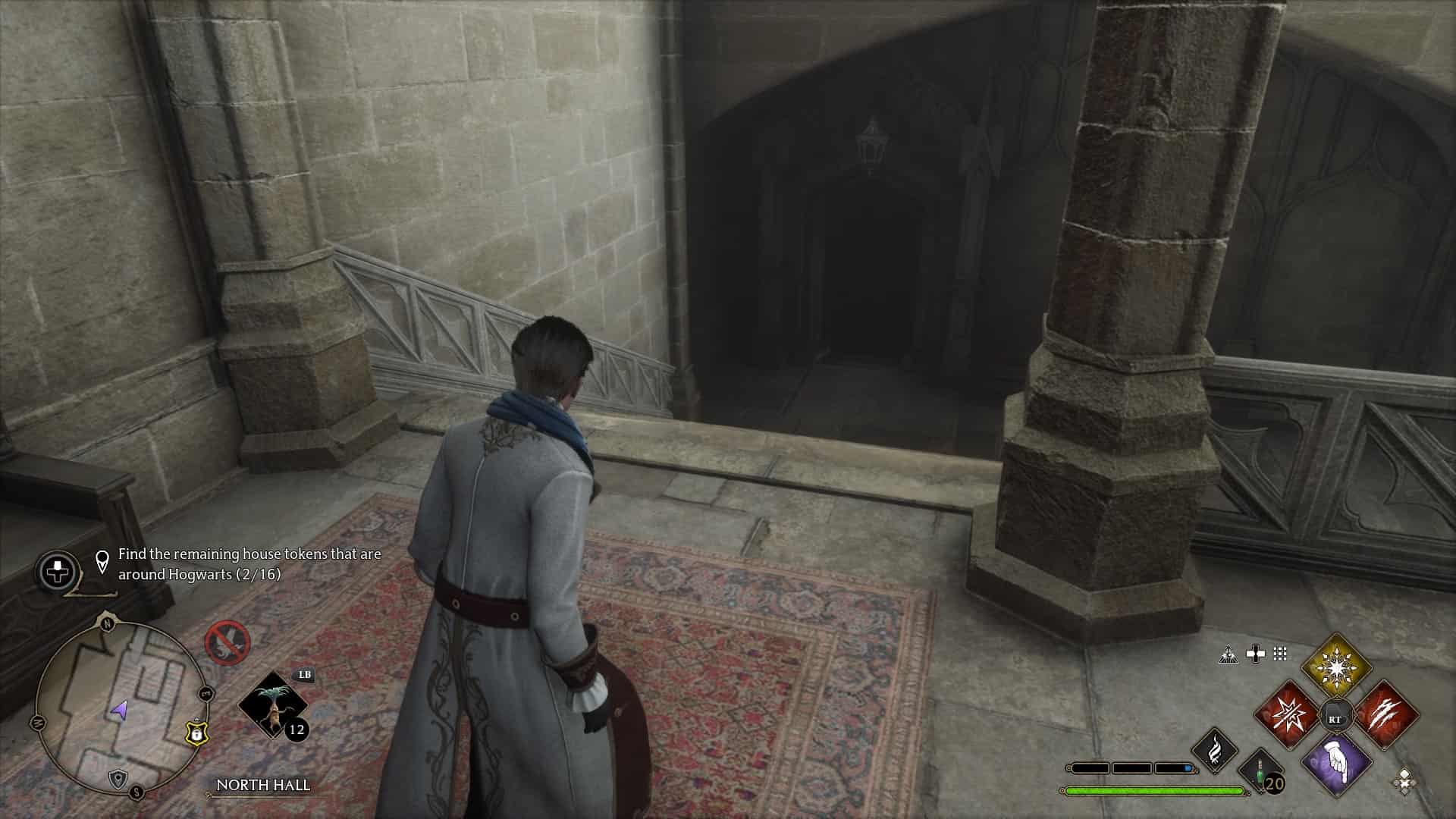Click the no-flying restriction icon
1456x819 pixels.
[x=227, y=643]
